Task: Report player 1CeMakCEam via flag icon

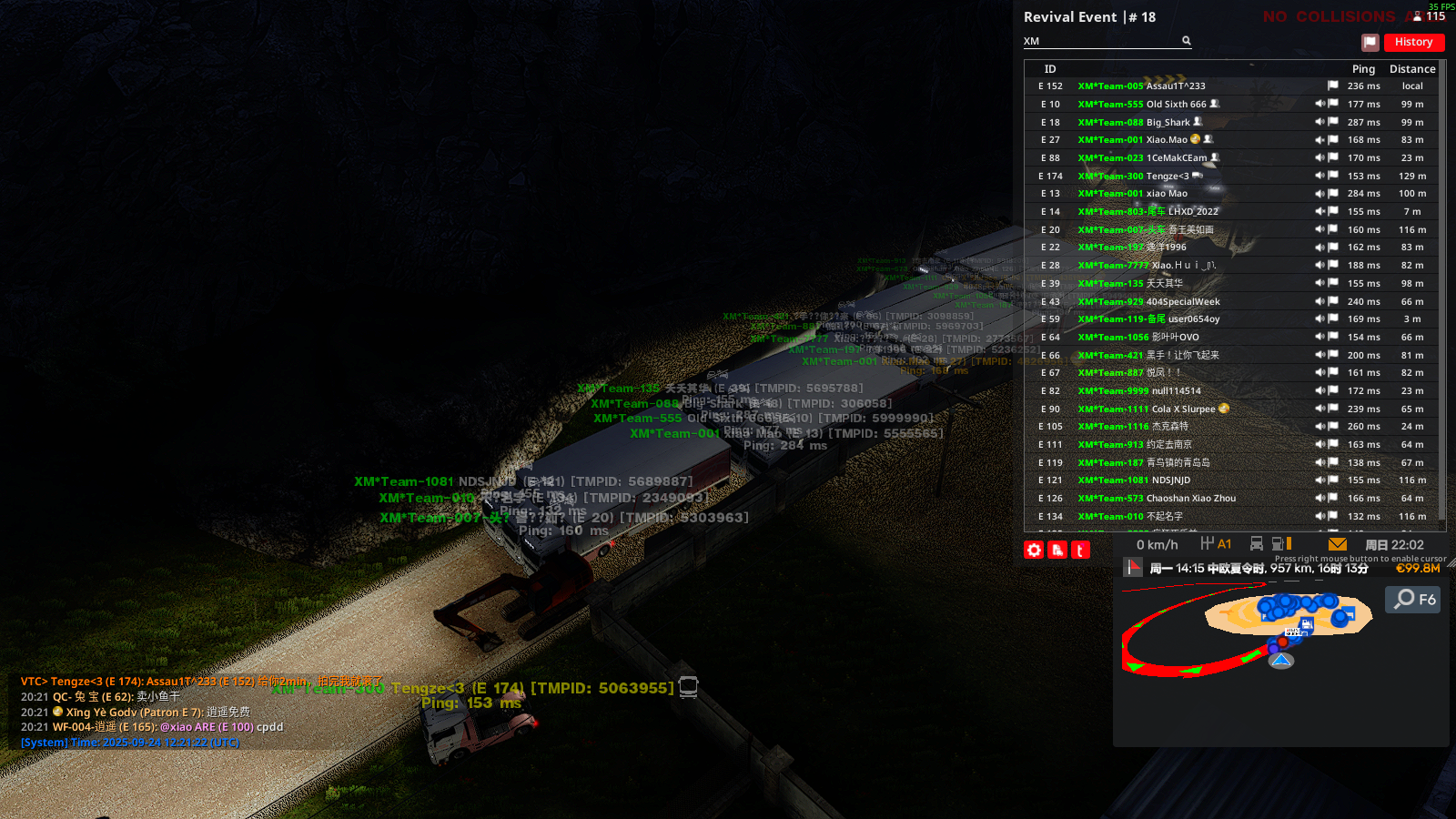Action: pos(1333,158)
